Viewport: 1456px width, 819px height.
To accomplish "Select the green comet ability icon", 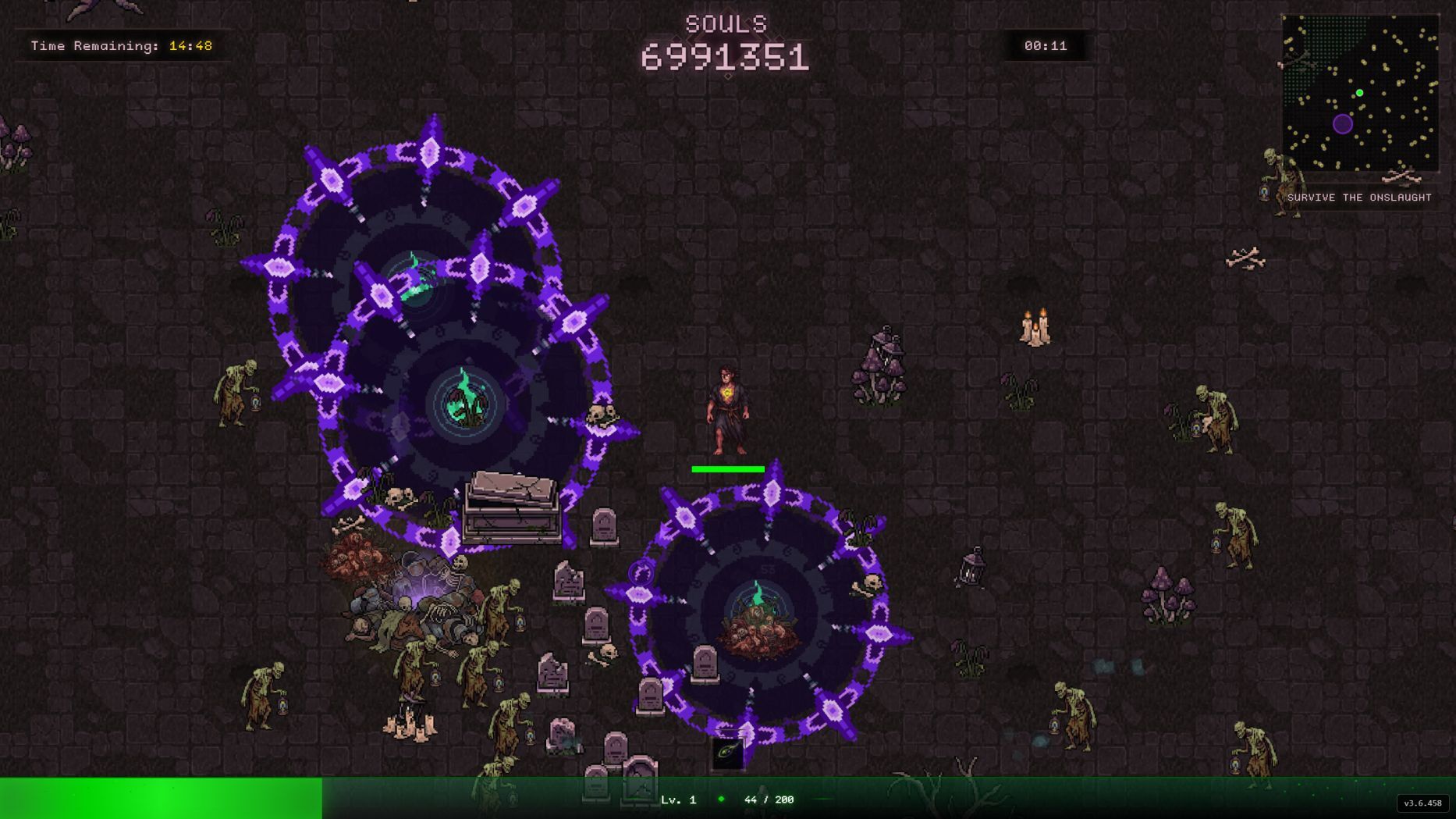I will (x=728, y=753).
